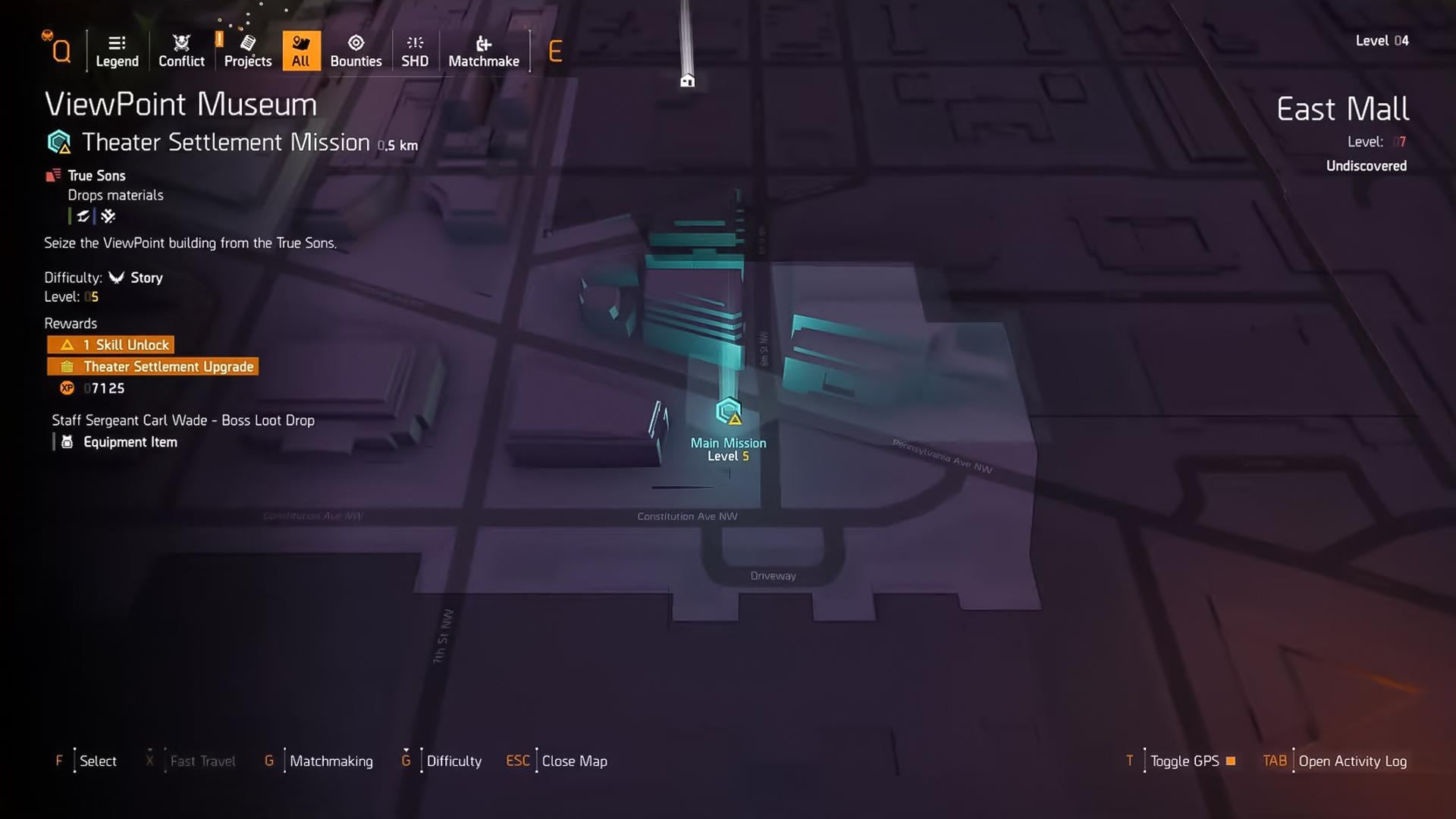Viewport: 1456px width, 819px height.
Task: Click the Matchmaking option in bottom bar
Action: (331, 761)
